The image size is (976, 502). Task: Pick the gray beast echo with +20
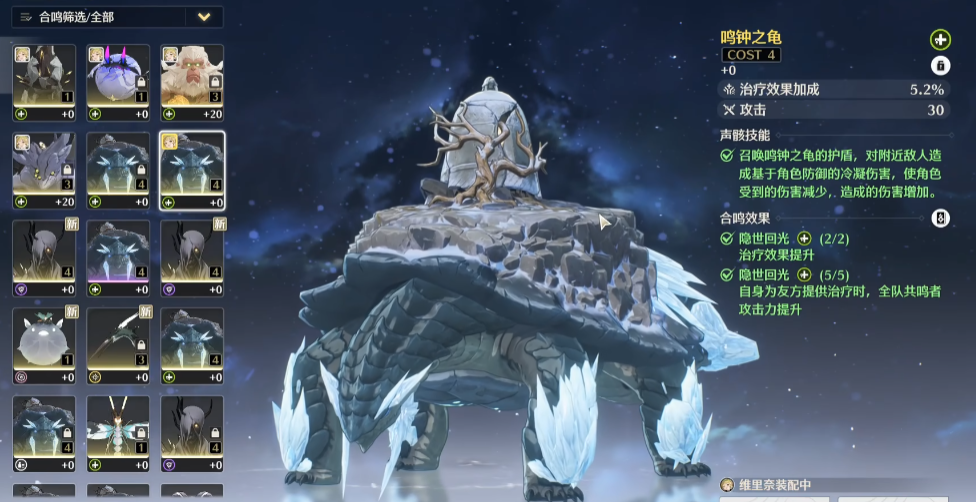pyautogui.click(x=44, y=164)
